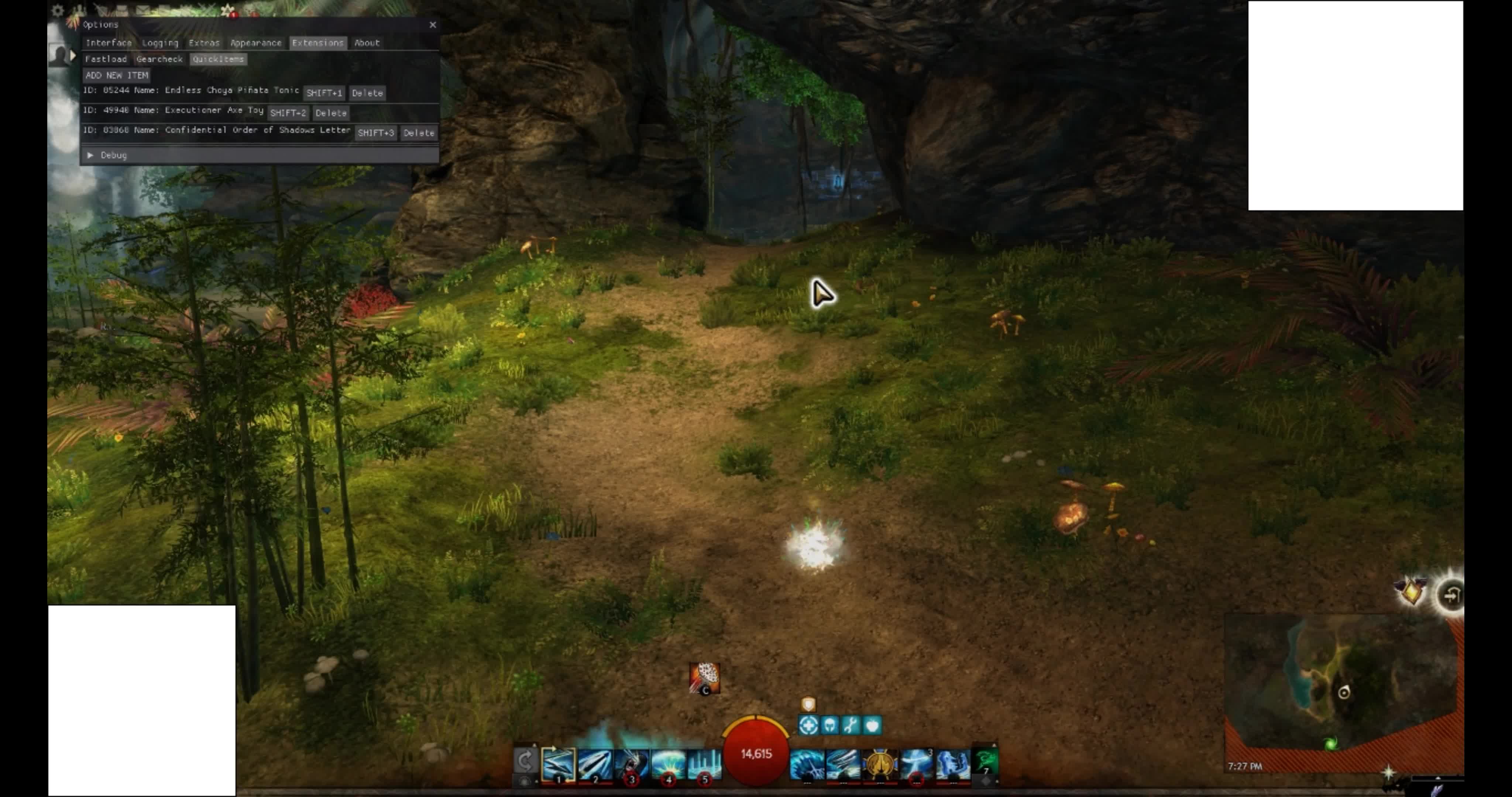
Task: Select the wrench icon above the skill bar
Action: tap(850, 726)
